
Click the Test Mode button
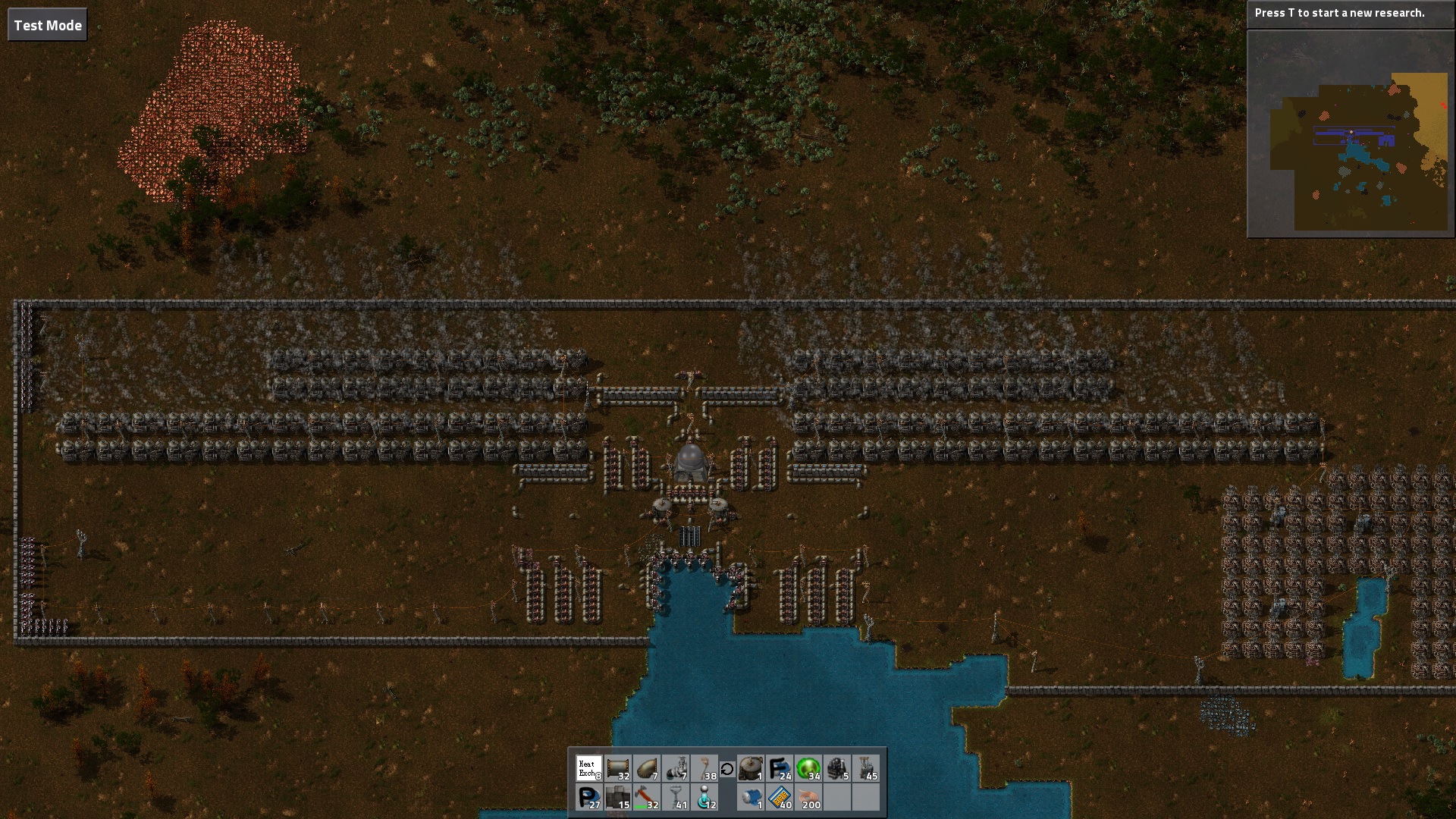click(47, 25)
